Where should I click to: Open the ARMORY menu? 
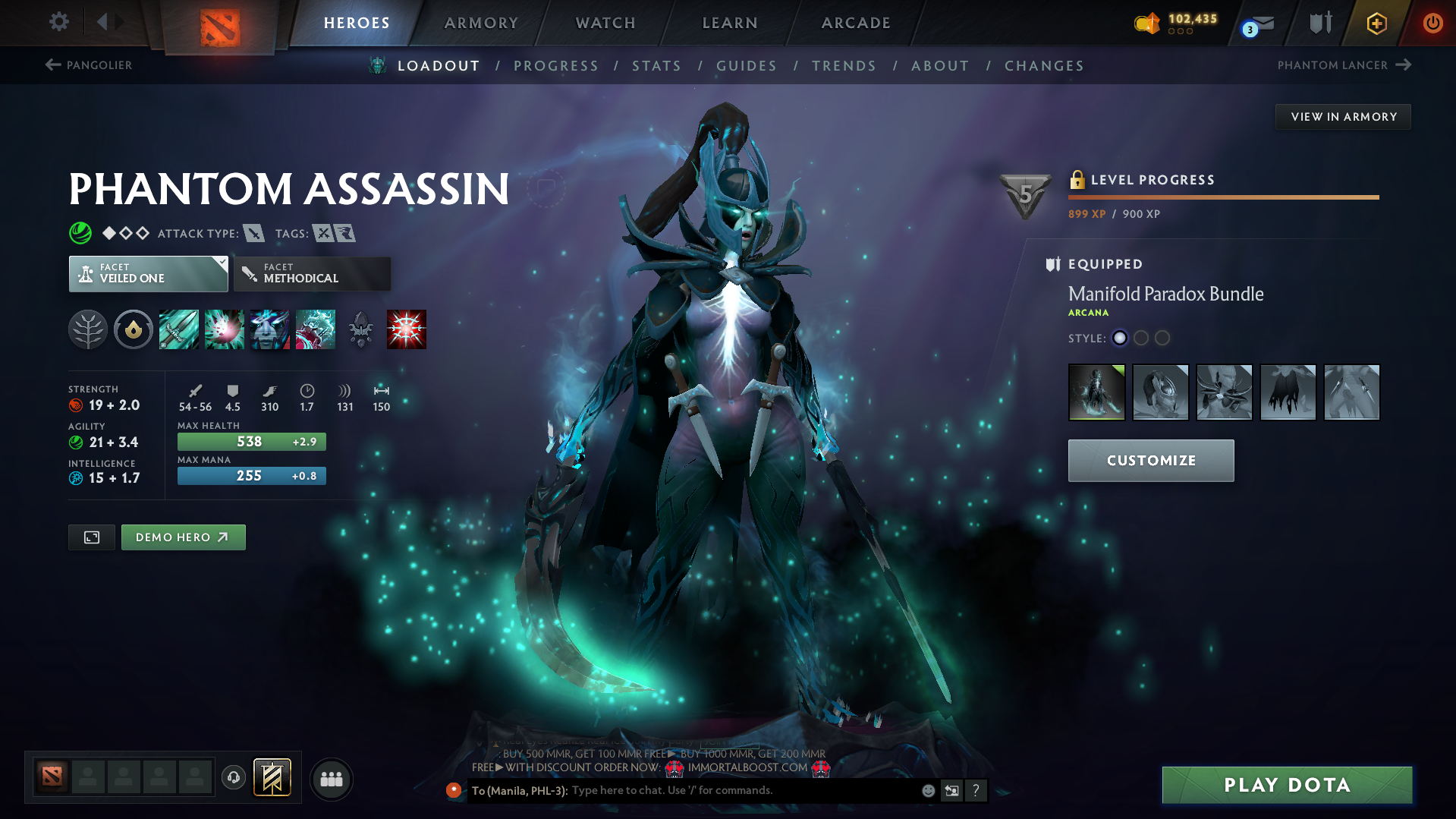coord(481,23)
